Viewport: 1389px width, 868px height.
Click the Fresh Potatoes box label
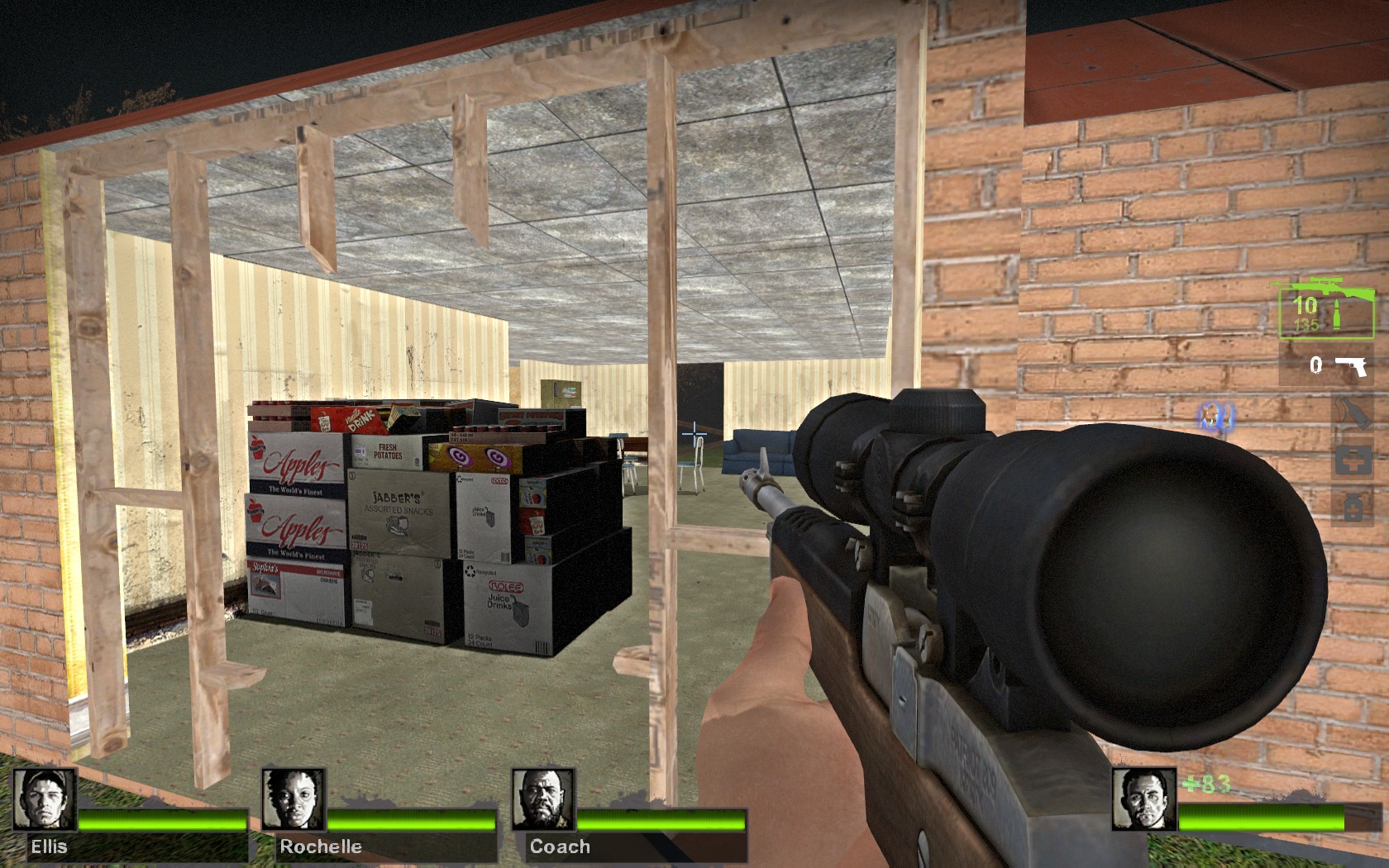click(386, 451)
